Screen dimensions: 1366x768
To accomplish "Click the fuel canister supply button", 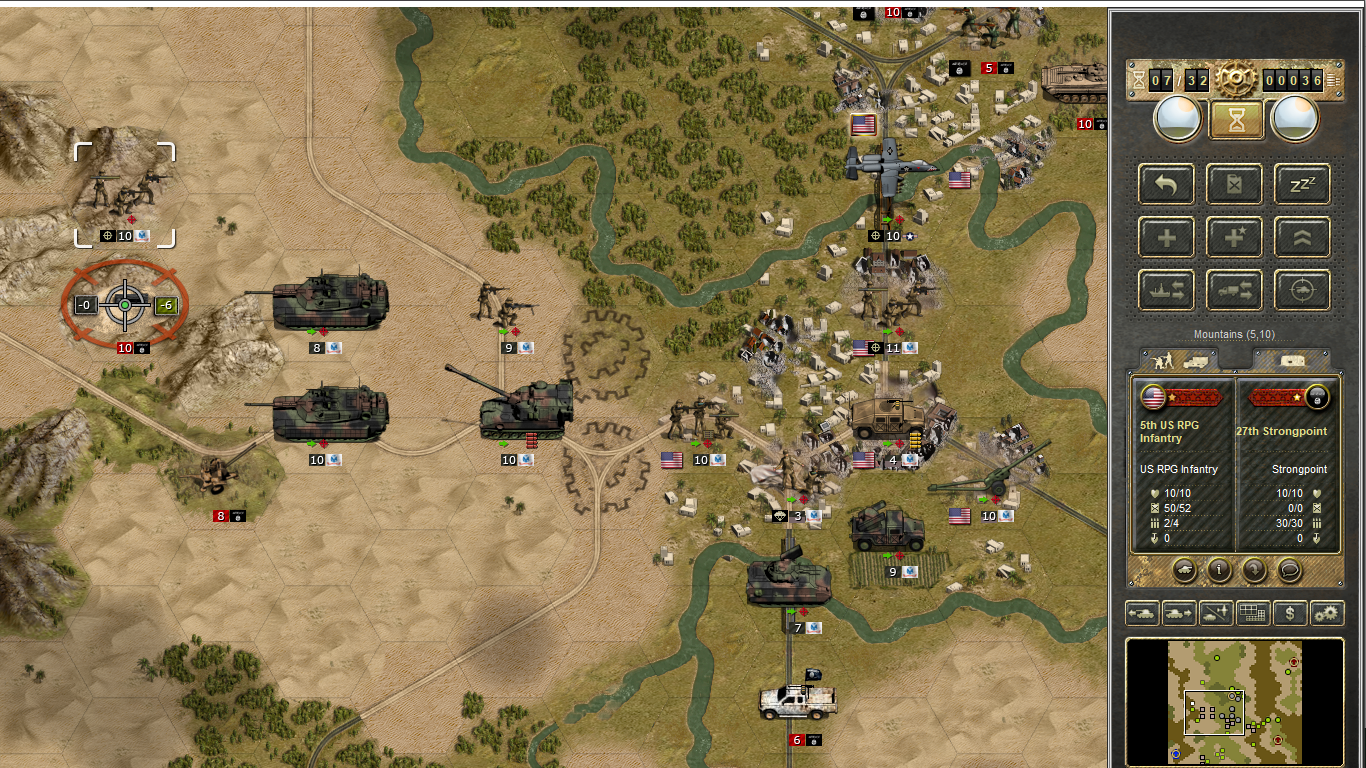I will point(1235,184).
